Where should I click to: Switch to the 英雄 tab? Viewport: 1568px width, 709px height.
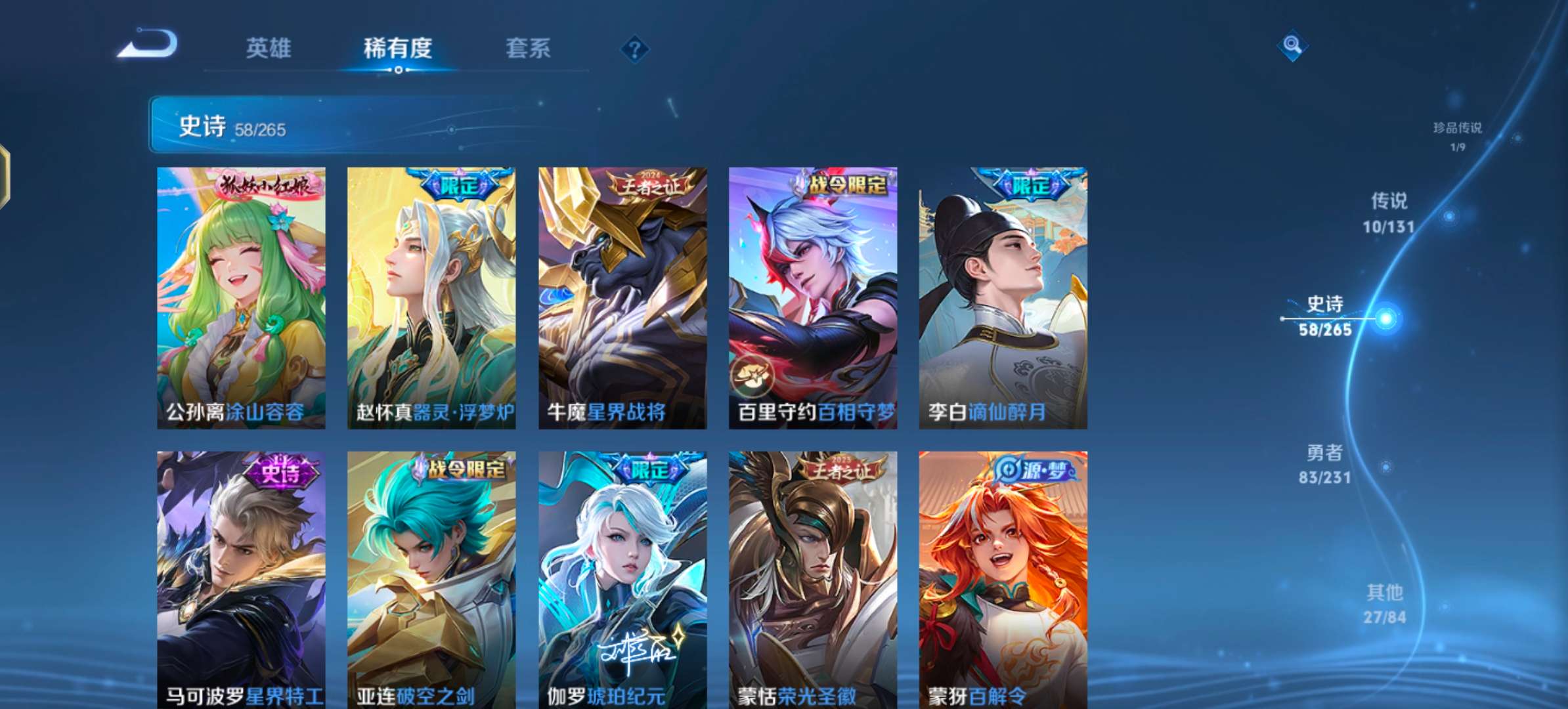click(271, 49)
